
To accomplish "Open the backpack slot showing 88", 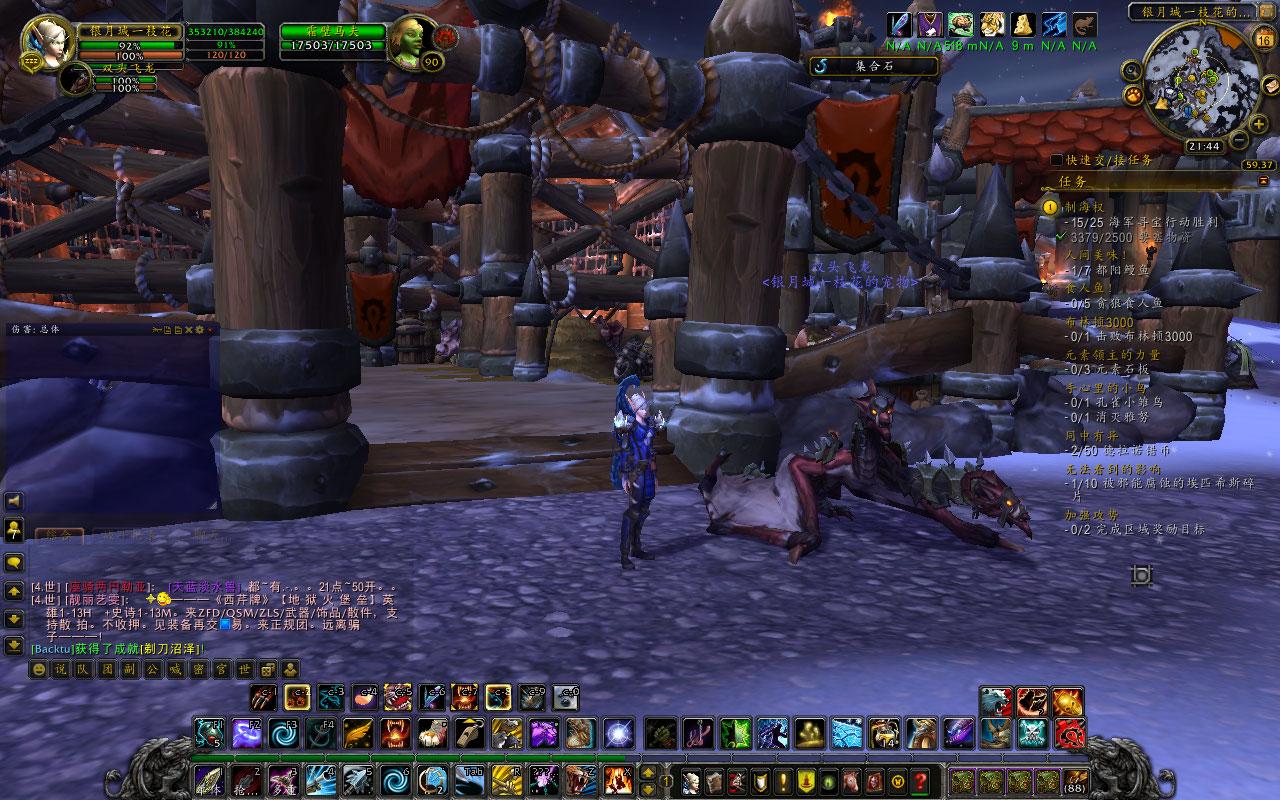I will pyautogui.click(x=1076, y=781).
